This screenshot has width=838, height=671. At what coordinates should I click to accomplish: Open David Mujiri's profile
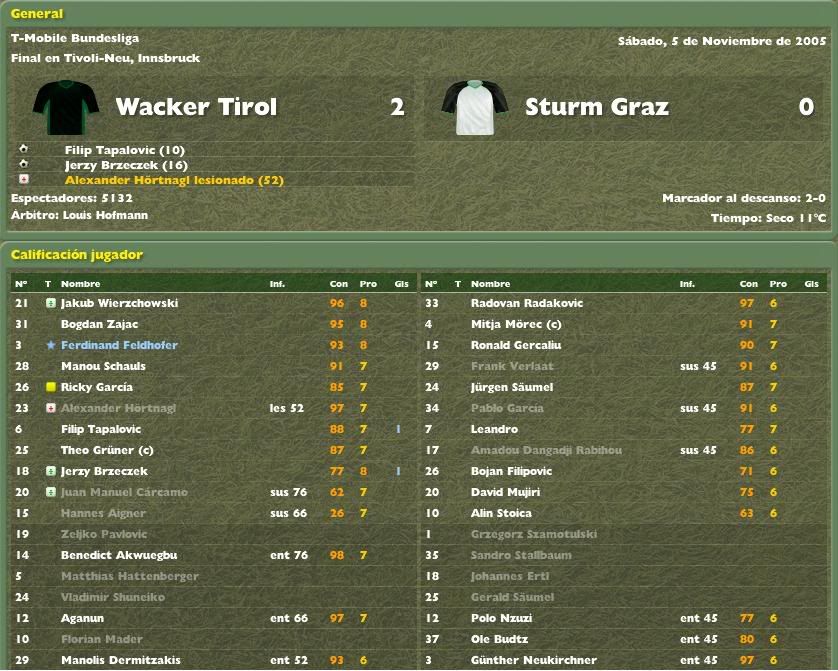pos(505,492)
